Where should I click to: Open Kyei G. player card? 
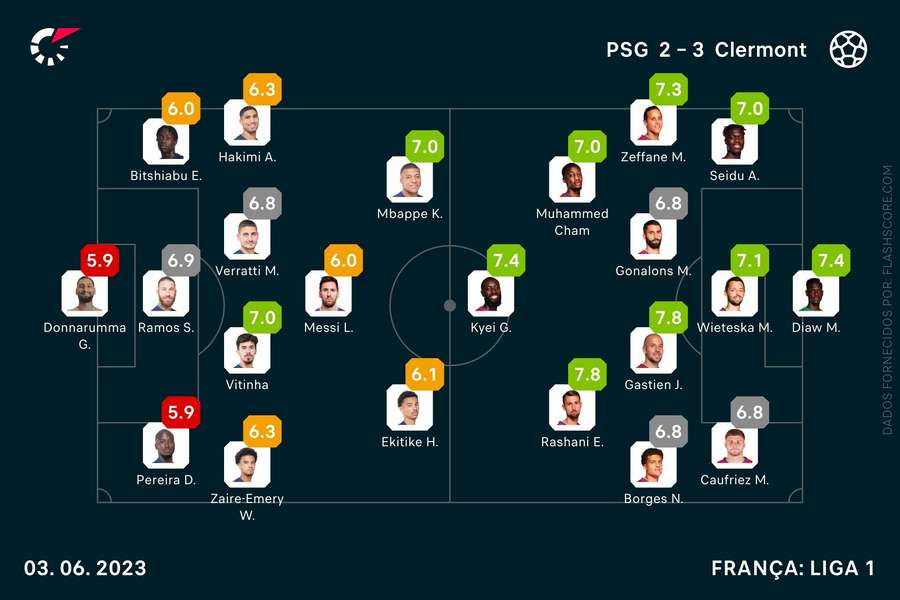point(491,293)
